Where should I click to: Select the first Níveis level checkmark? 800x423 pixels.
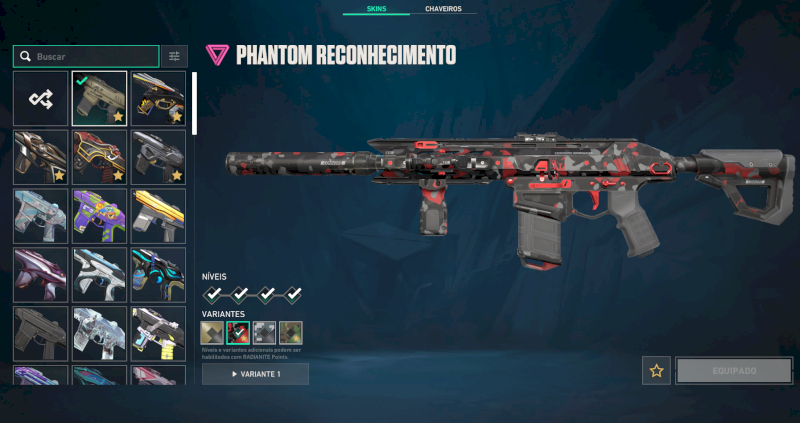click(213, 294)
